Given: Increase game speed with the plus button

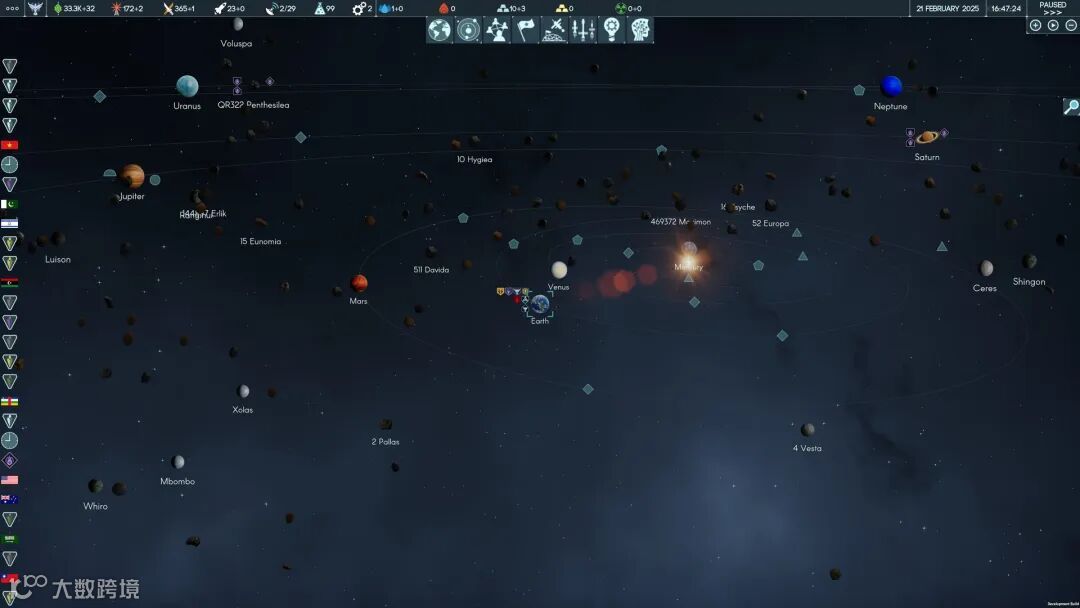Looking at the screenshot, I should pyautogui.click(x=1035, y=25).
